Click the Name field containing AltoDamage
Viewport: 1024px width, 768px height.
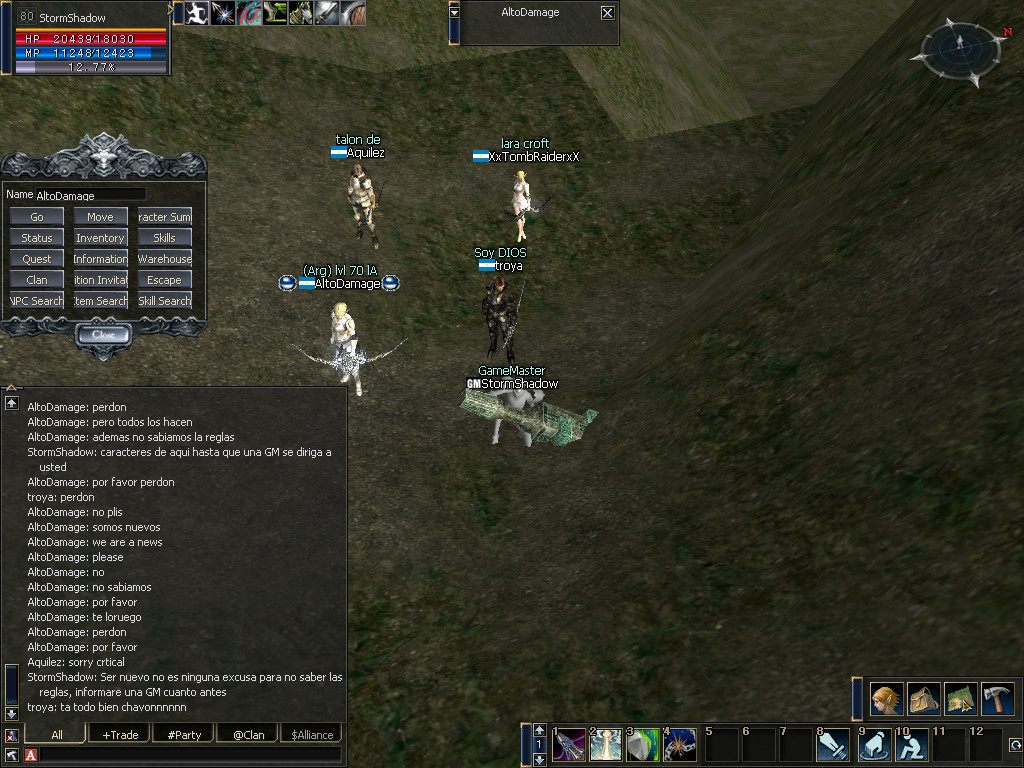[90, 195]
